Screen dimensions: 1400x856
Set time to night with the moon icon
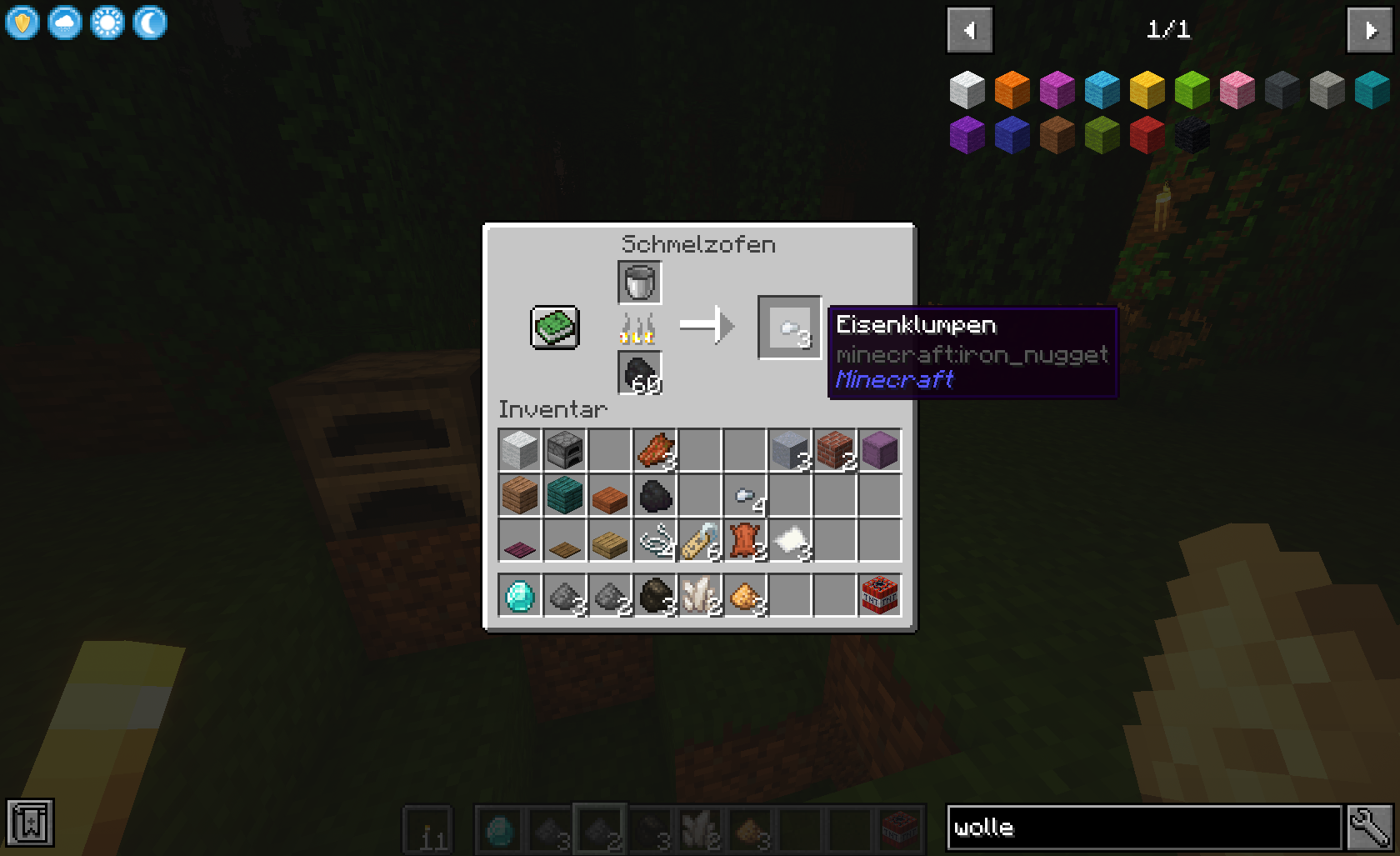pos(148,23)
